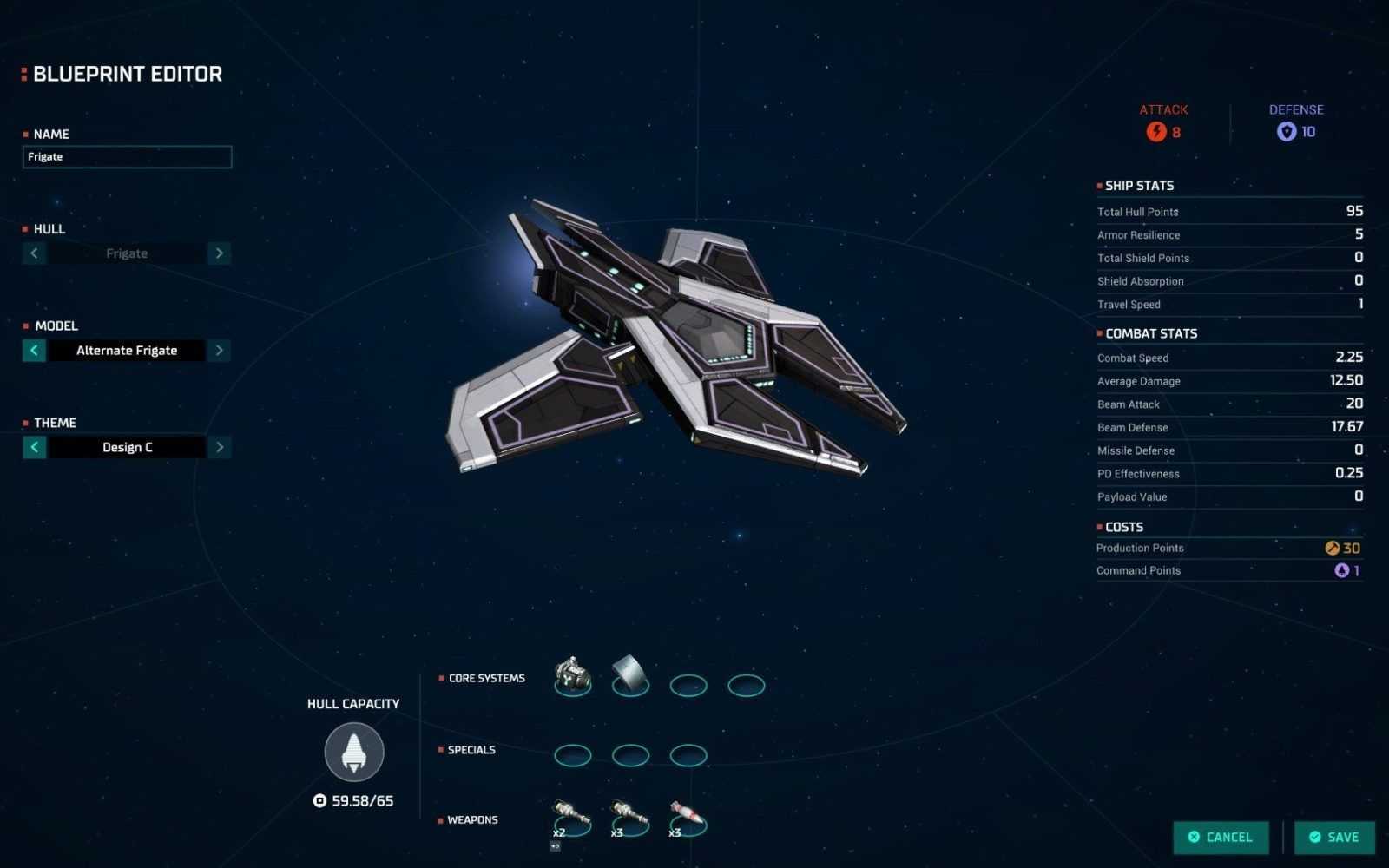Click the Hull Capacity ship icon

(354, 753)
